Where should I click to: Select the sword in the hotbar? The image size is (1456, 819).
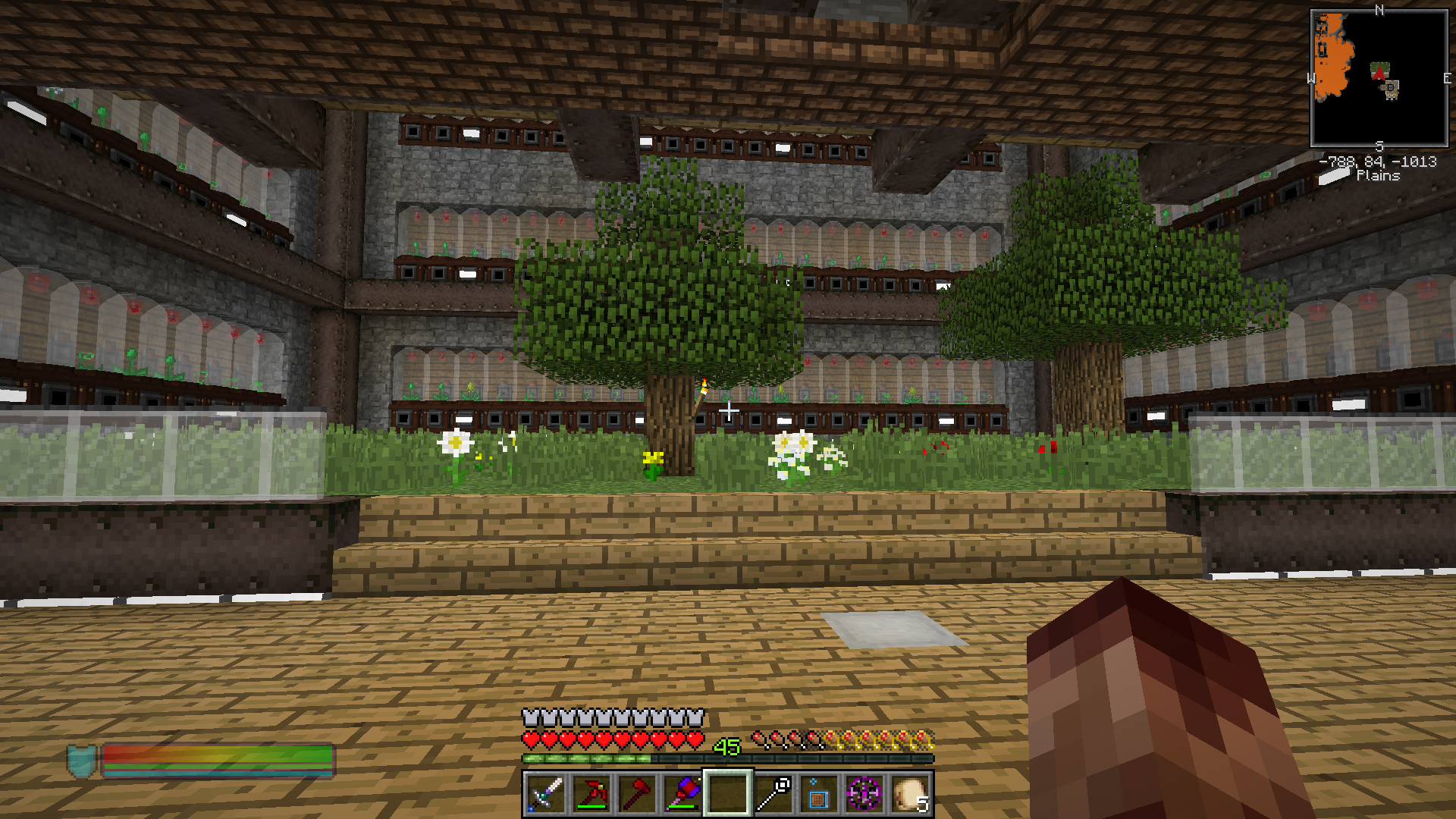[x=545, y=794]
